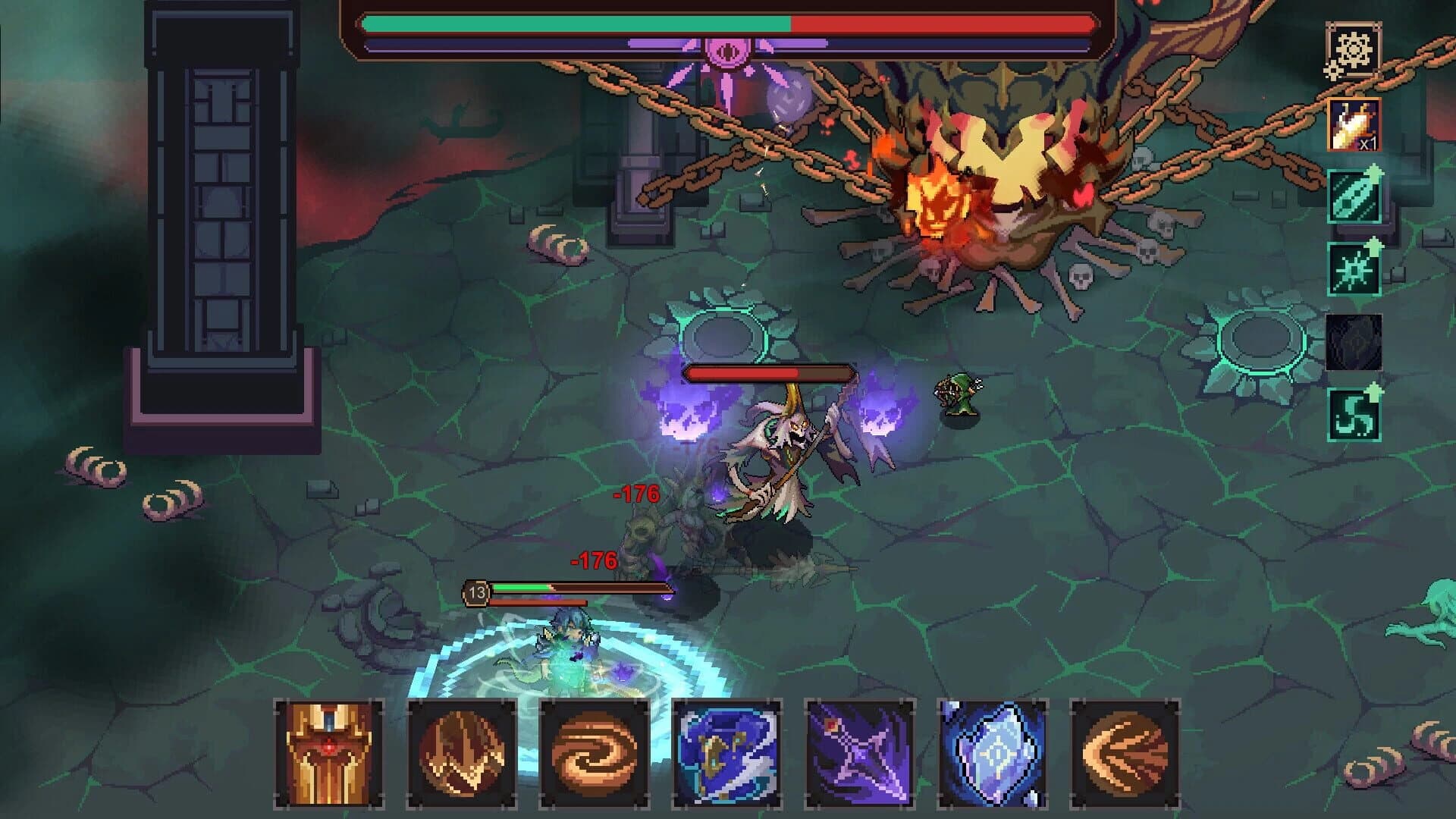Select the purple dagger skill icon
This screenshot has width=1456, height=819.
click(861, 755)
